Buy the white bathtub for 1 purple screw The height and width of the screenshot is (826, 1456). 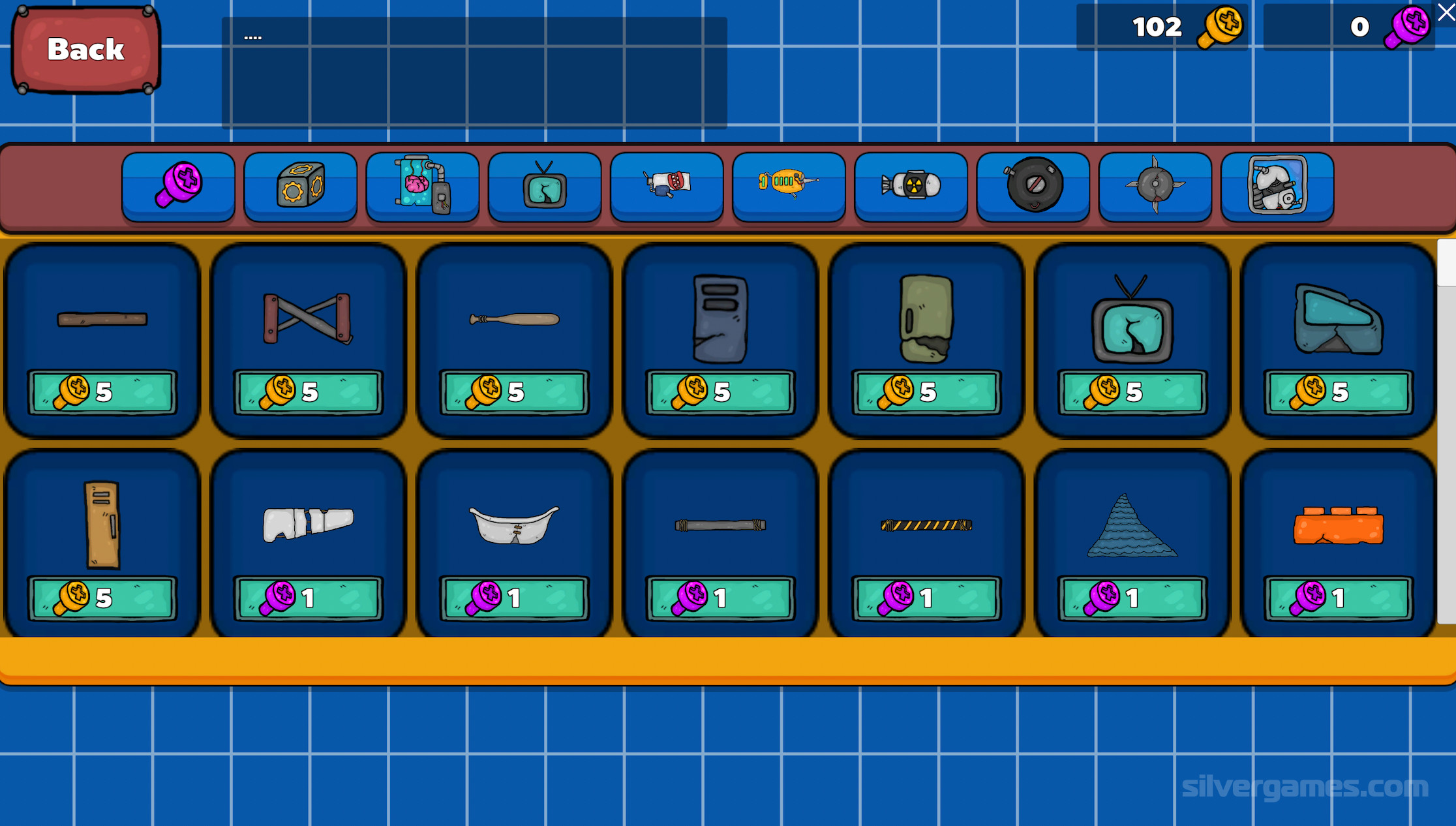(514, 598)
